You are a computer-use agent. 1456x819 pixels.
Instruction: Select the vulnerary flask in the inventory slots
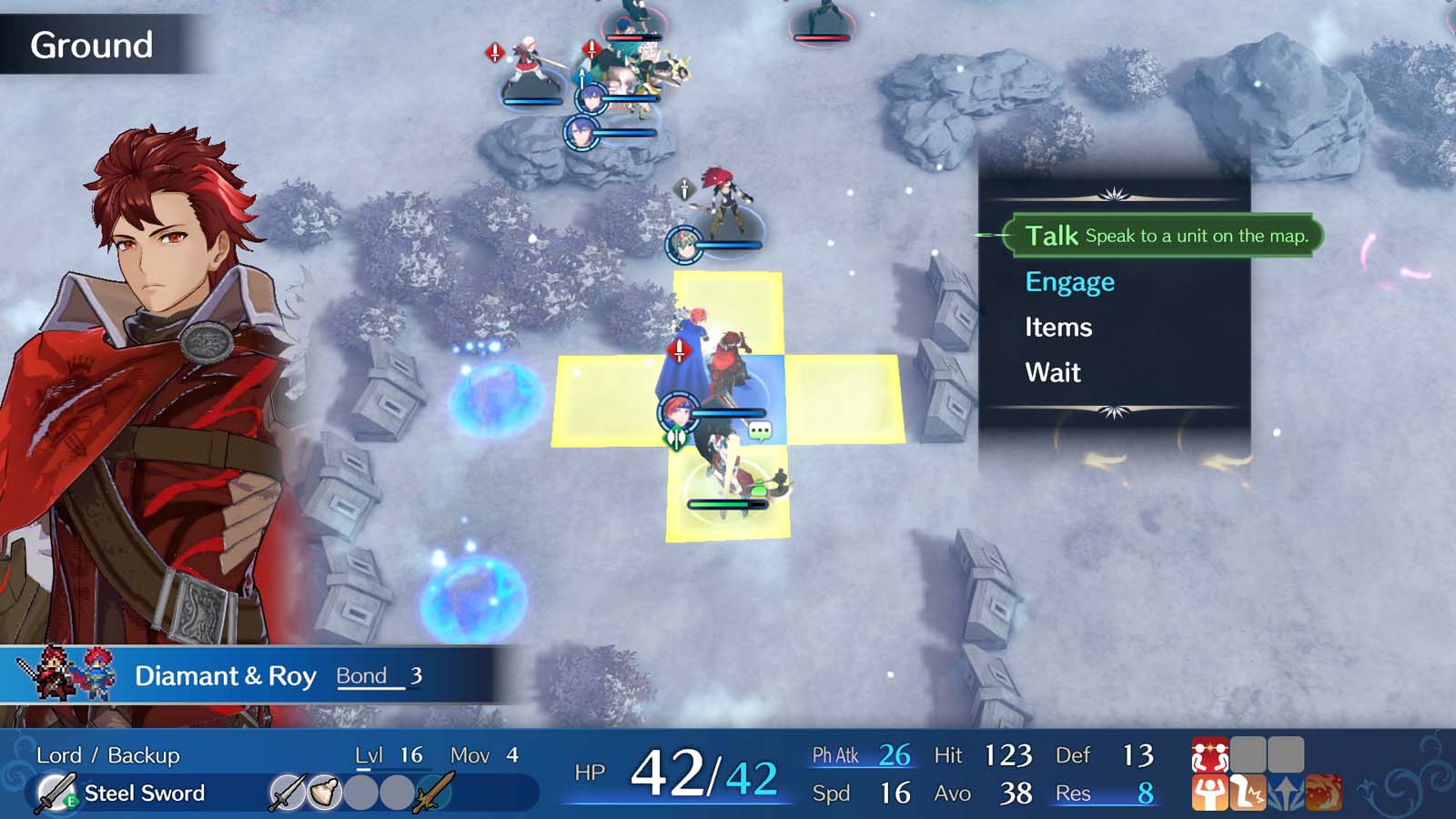pos(323,792)
